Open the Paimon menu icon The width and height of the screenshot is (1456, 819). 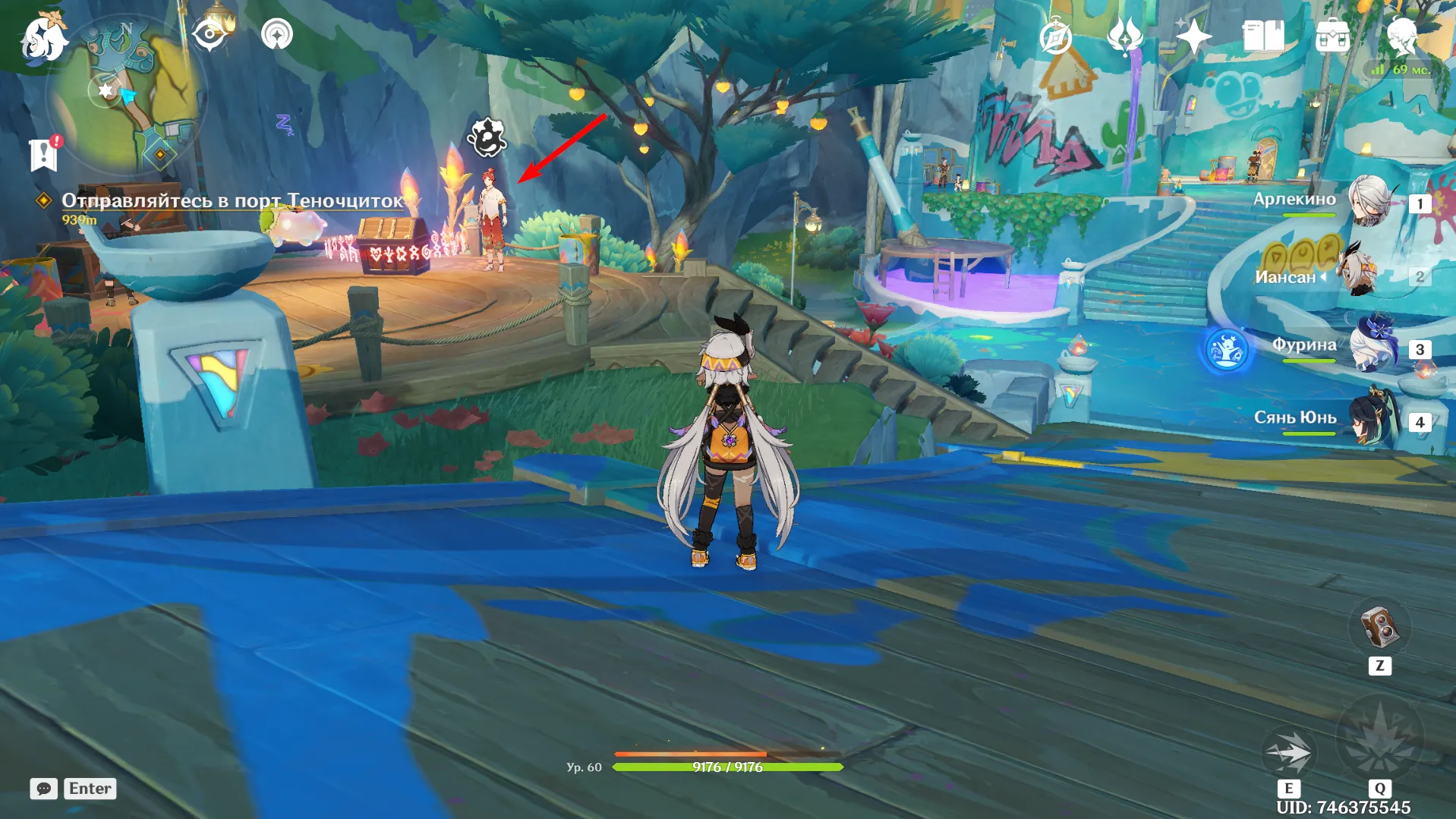point(43,38)
